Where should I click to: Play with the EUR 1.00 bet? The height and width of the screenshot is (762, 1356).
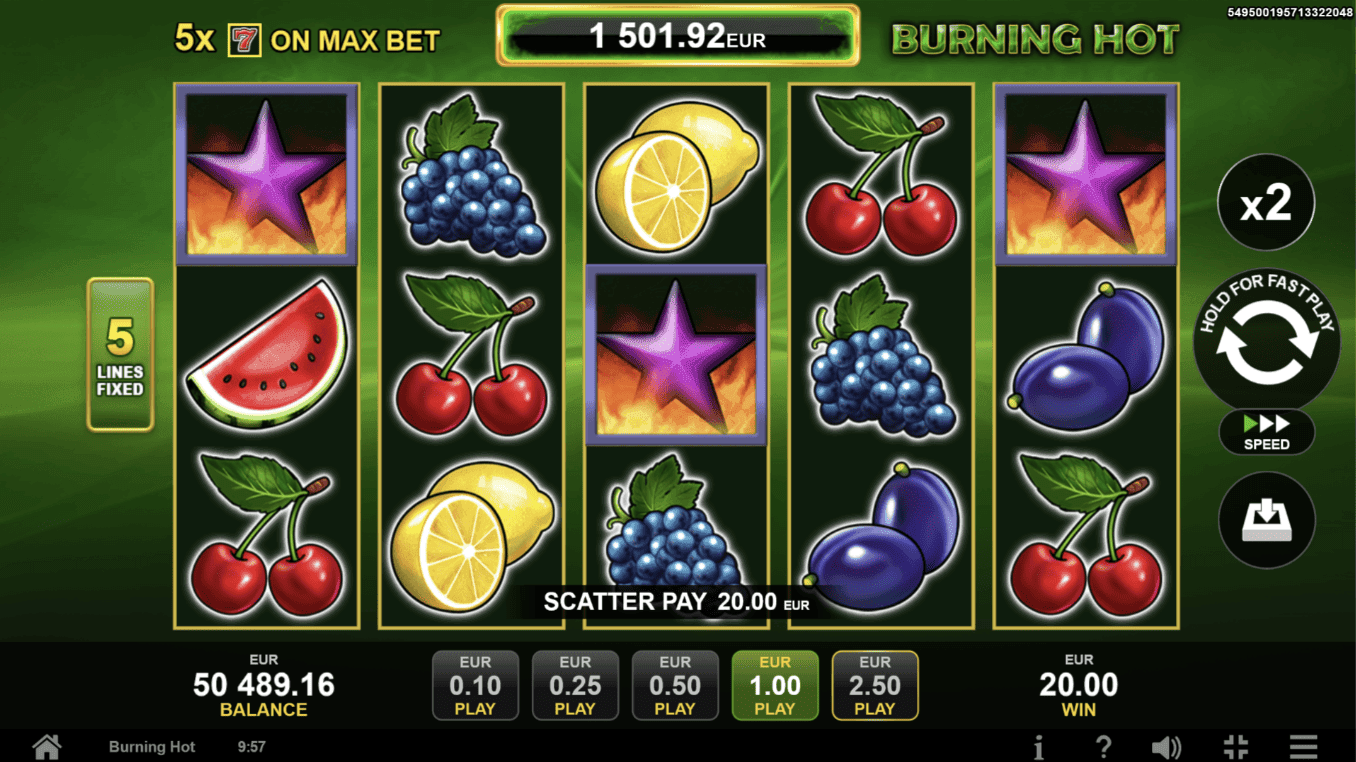pos(775,685)
